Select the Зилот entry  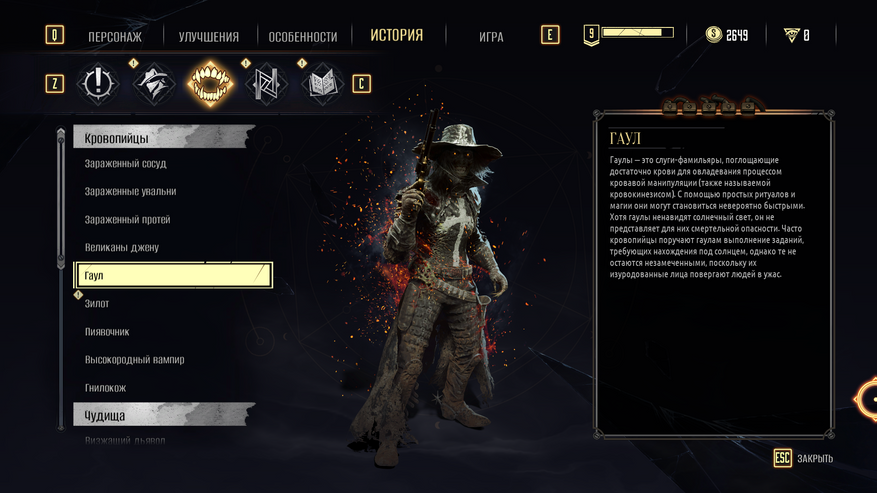[98, 303]
